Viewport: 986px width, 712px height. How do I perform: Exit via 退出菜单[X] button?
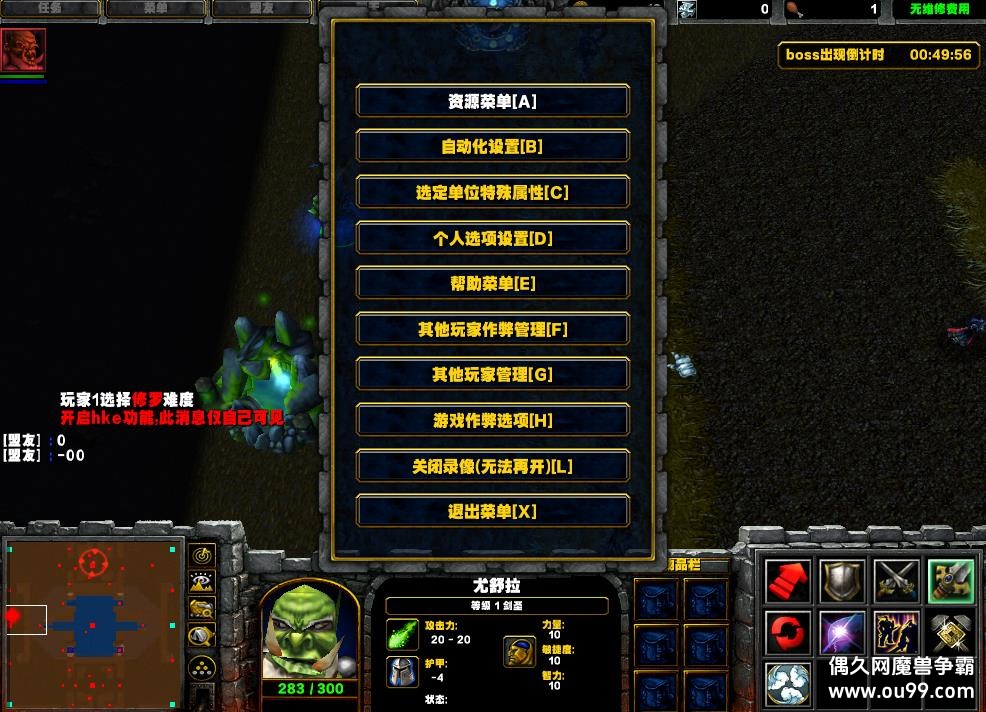(492, 512)
